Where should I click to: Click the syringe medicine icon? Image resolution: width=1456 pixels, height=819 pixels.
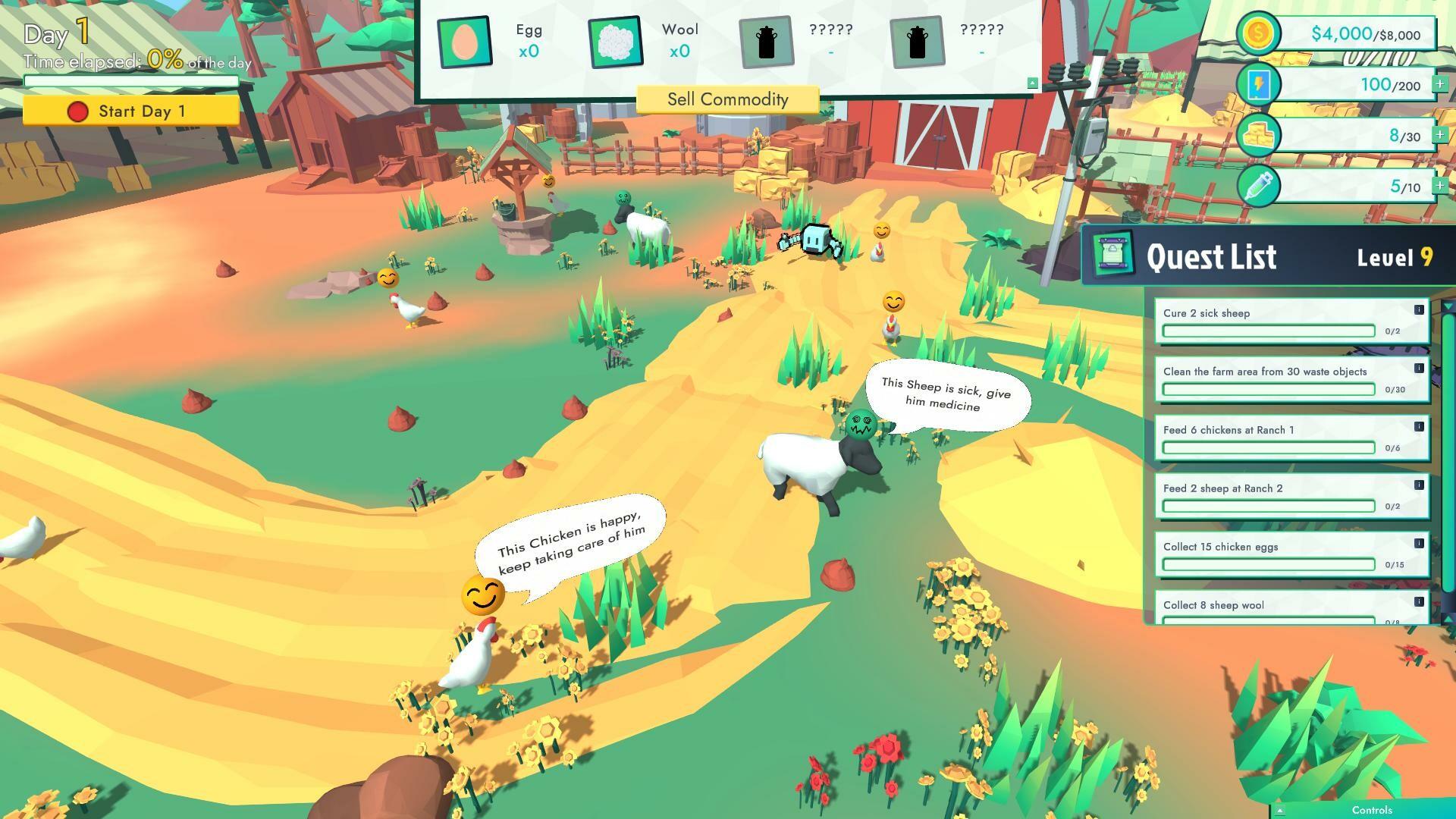coord(1259,184)
